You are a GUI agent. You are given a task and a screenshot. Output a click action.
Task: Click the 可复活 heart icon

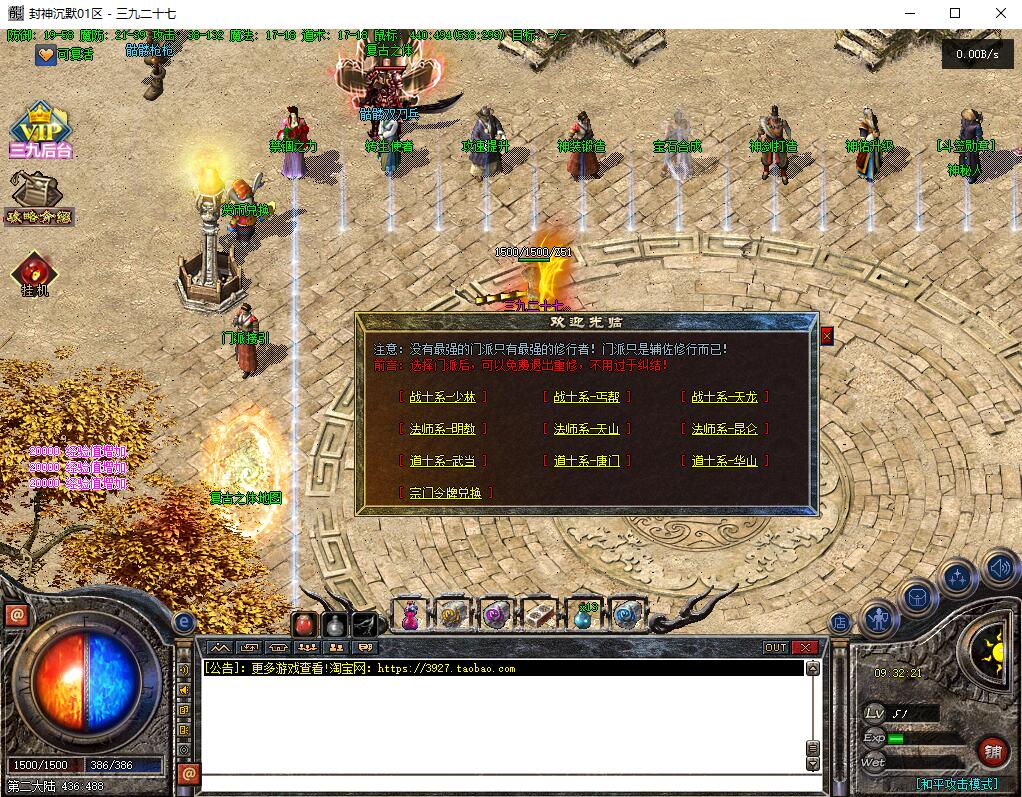tap(46, 55)
